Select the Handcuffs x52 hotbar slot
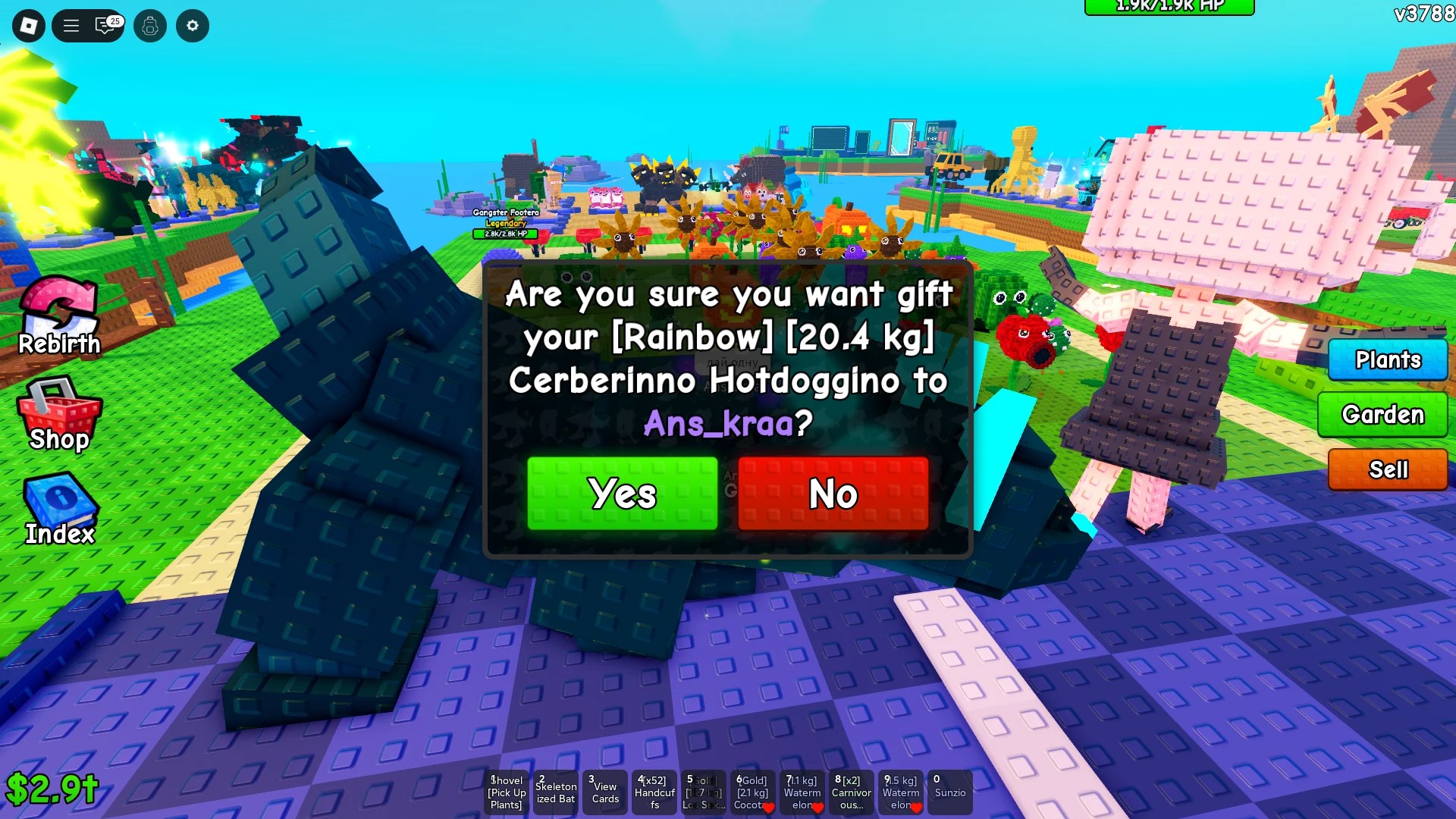 pyautogui.click(x=654, y=792)
